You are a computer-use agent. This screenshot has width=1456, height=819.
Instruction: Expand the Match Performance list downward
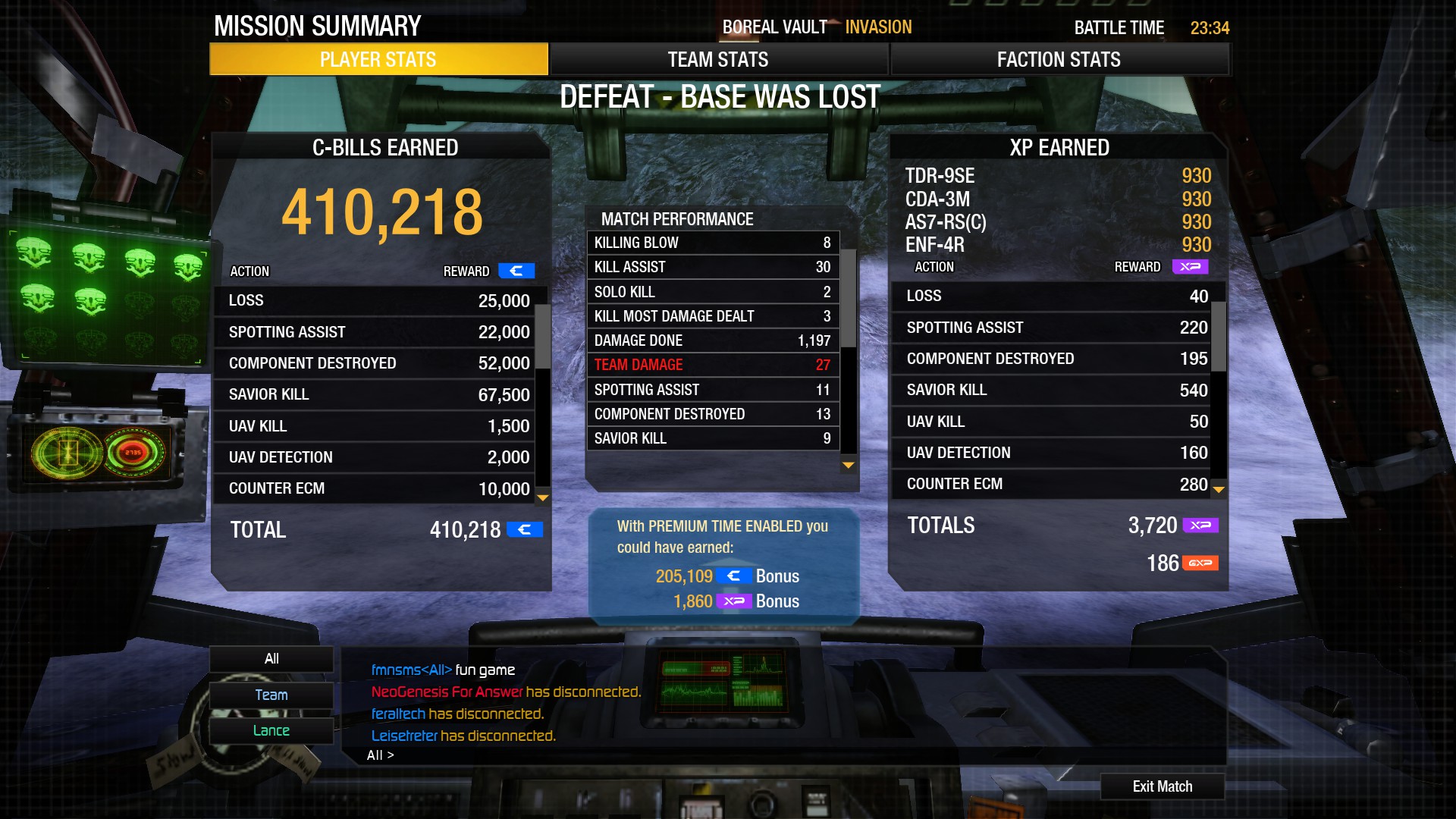tap(846, 466)
